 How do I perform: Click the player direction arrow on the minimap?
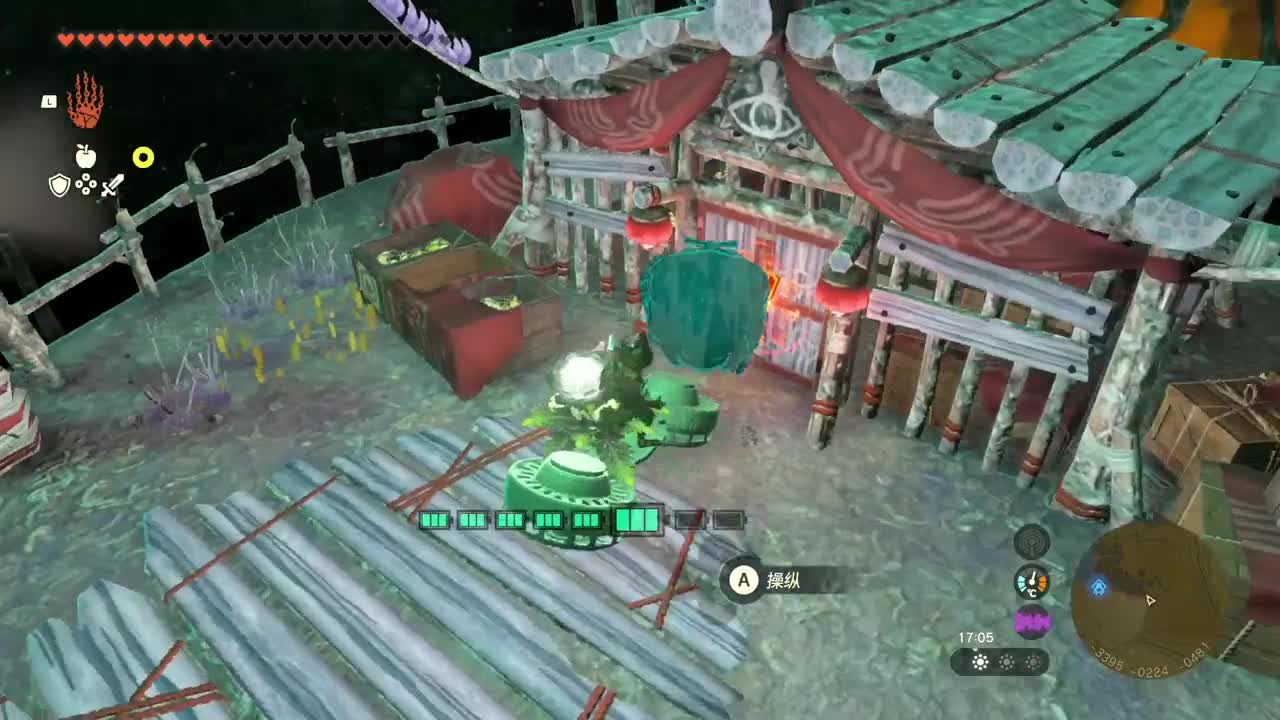pyautogui.click(x=1151, y=601)
